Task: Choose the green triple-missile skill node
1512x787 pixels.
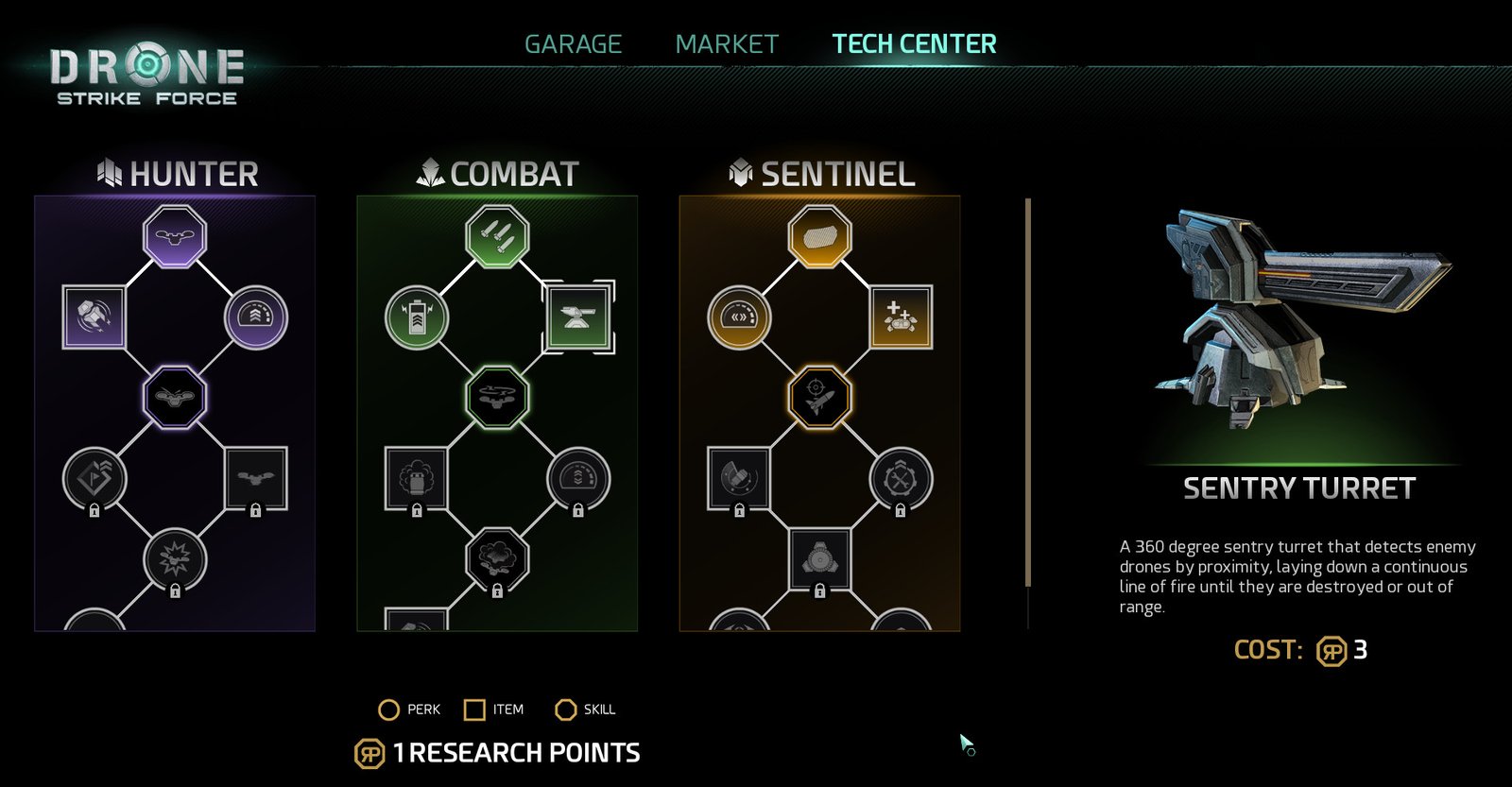Action: 497,236
